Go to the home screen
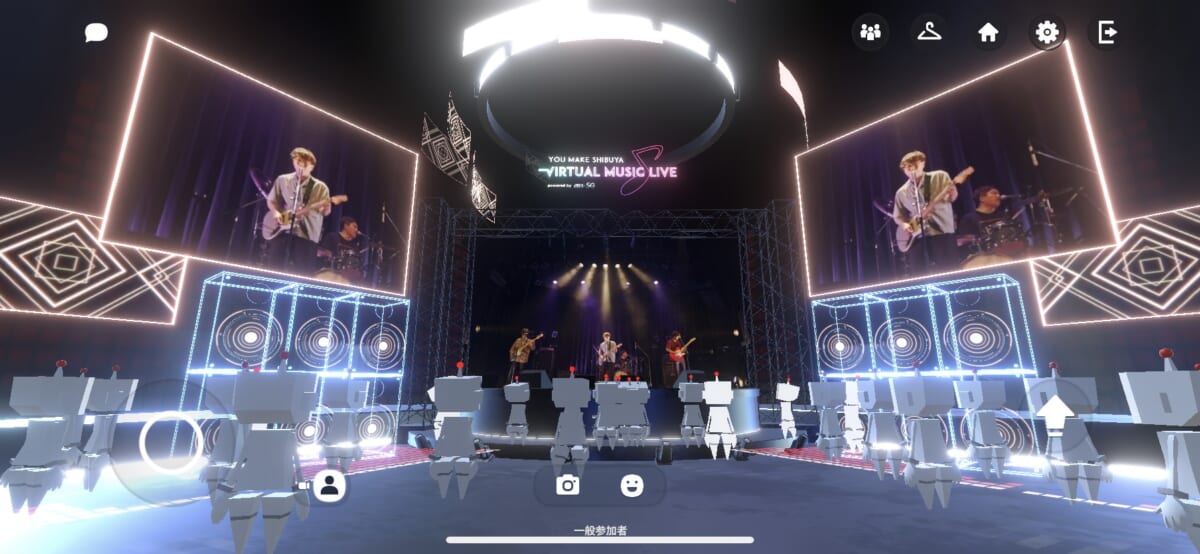The height and width of the screenshot is (554, 1200). coord(988,33)
